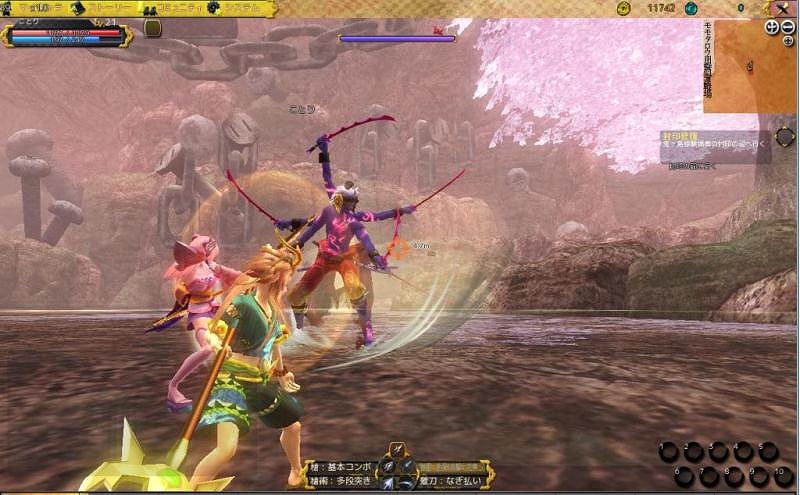Zoom in the minimap with the plus button
This screenshot has width=800, height=495.
[x=772, y=27]
